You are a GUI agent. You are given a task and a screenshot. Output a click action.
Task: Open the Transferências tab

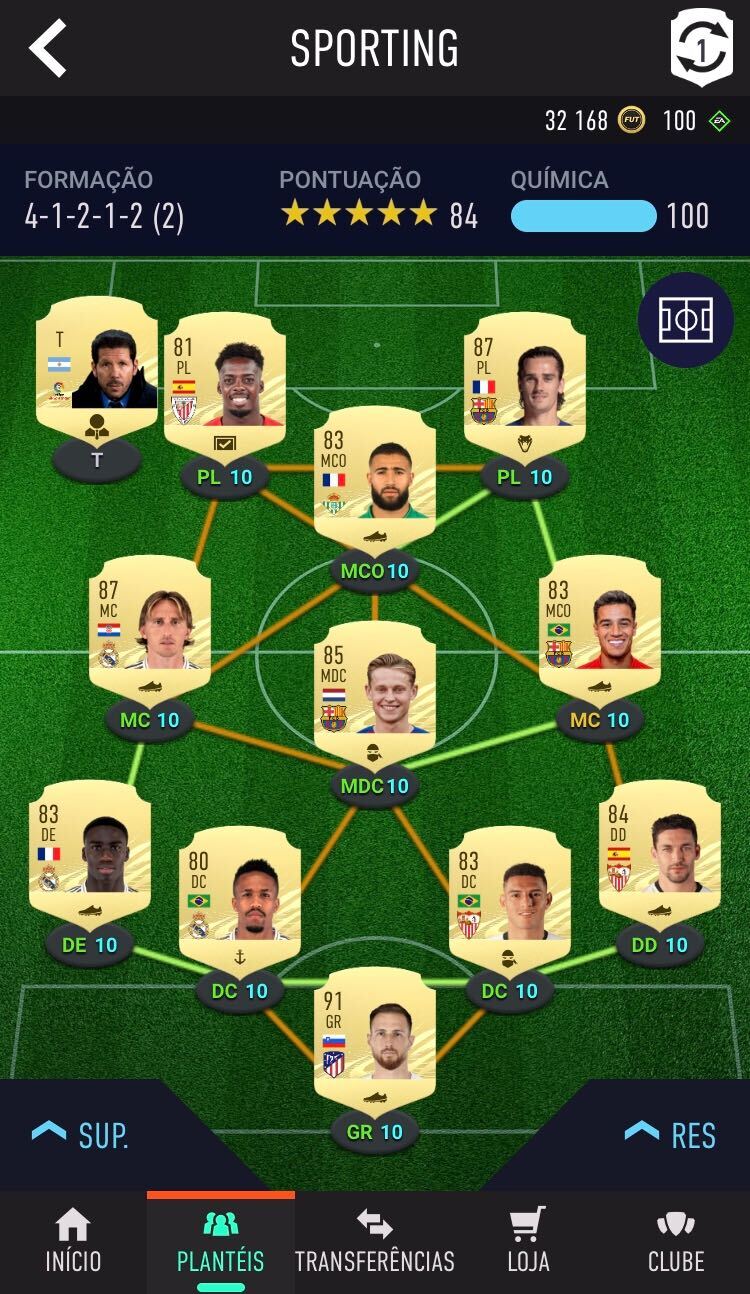coord(374,1242)
